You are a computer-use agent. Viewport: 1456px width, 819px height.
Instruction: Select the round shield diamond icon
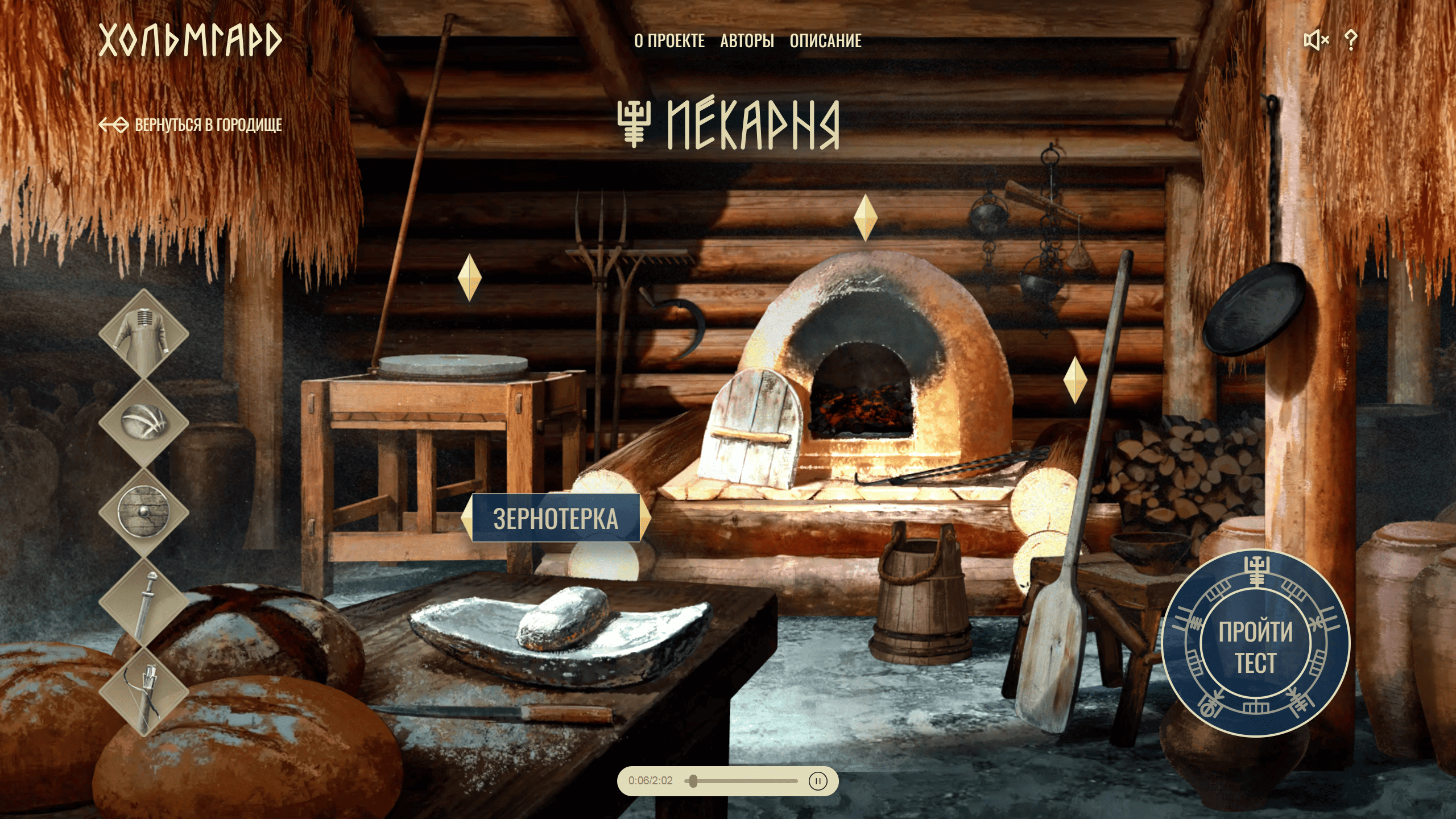click(x=143, y=512)
